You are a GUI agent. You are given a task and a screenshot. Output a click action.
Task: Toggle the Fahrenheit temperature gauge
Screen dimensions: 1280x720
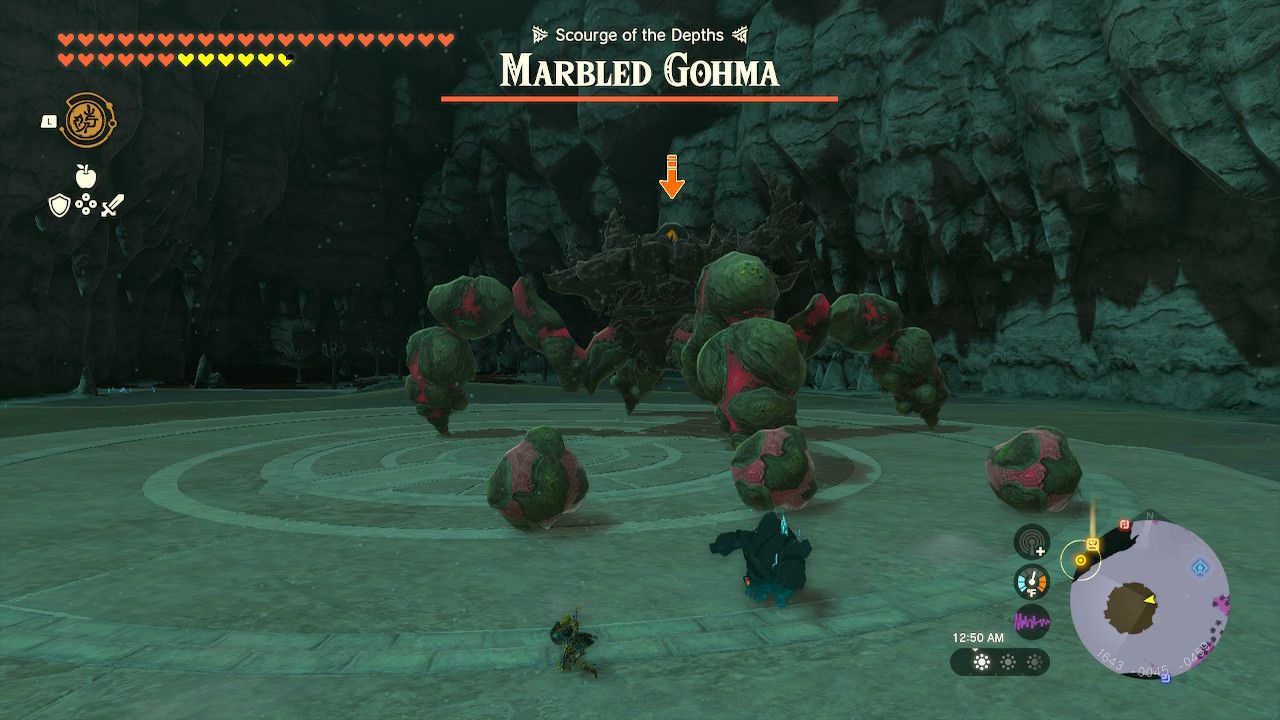[1031, 582]
